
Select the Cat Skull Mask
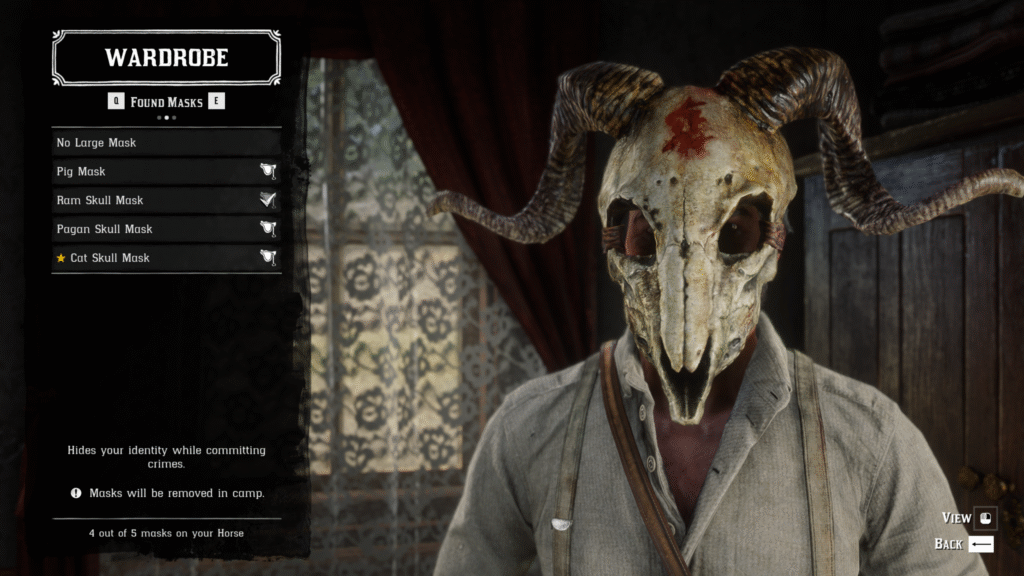[166, 258]
